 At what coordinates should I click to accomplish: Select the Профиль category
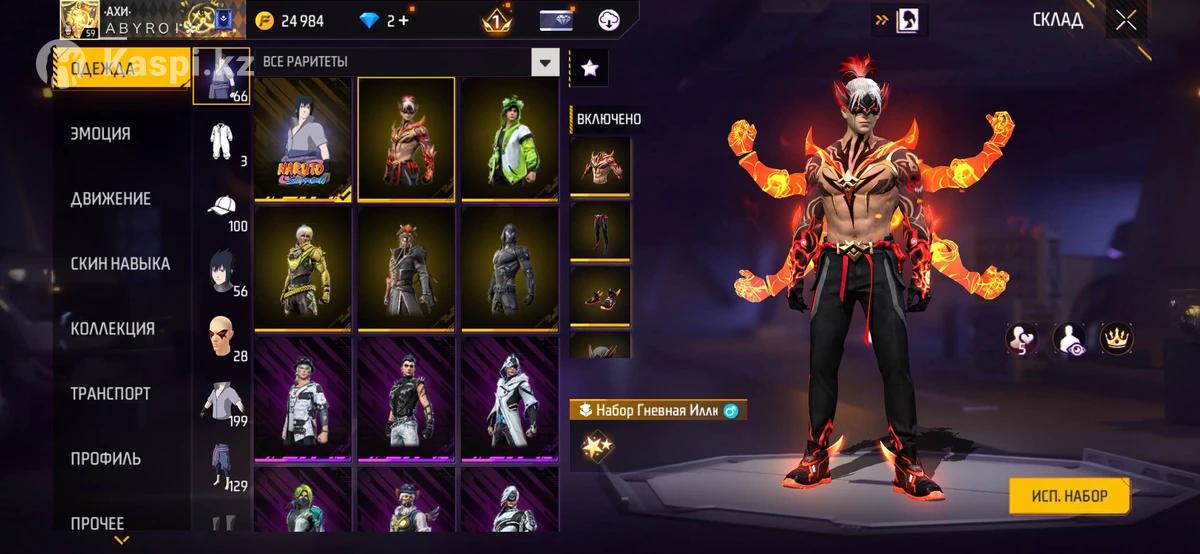[x=105, y=459]
